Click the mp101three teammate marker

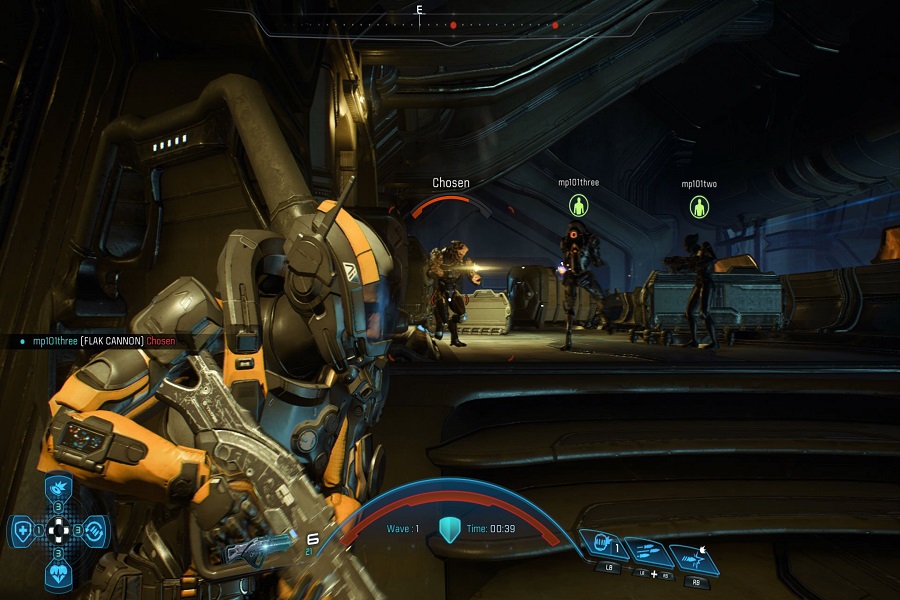[578, 206]
